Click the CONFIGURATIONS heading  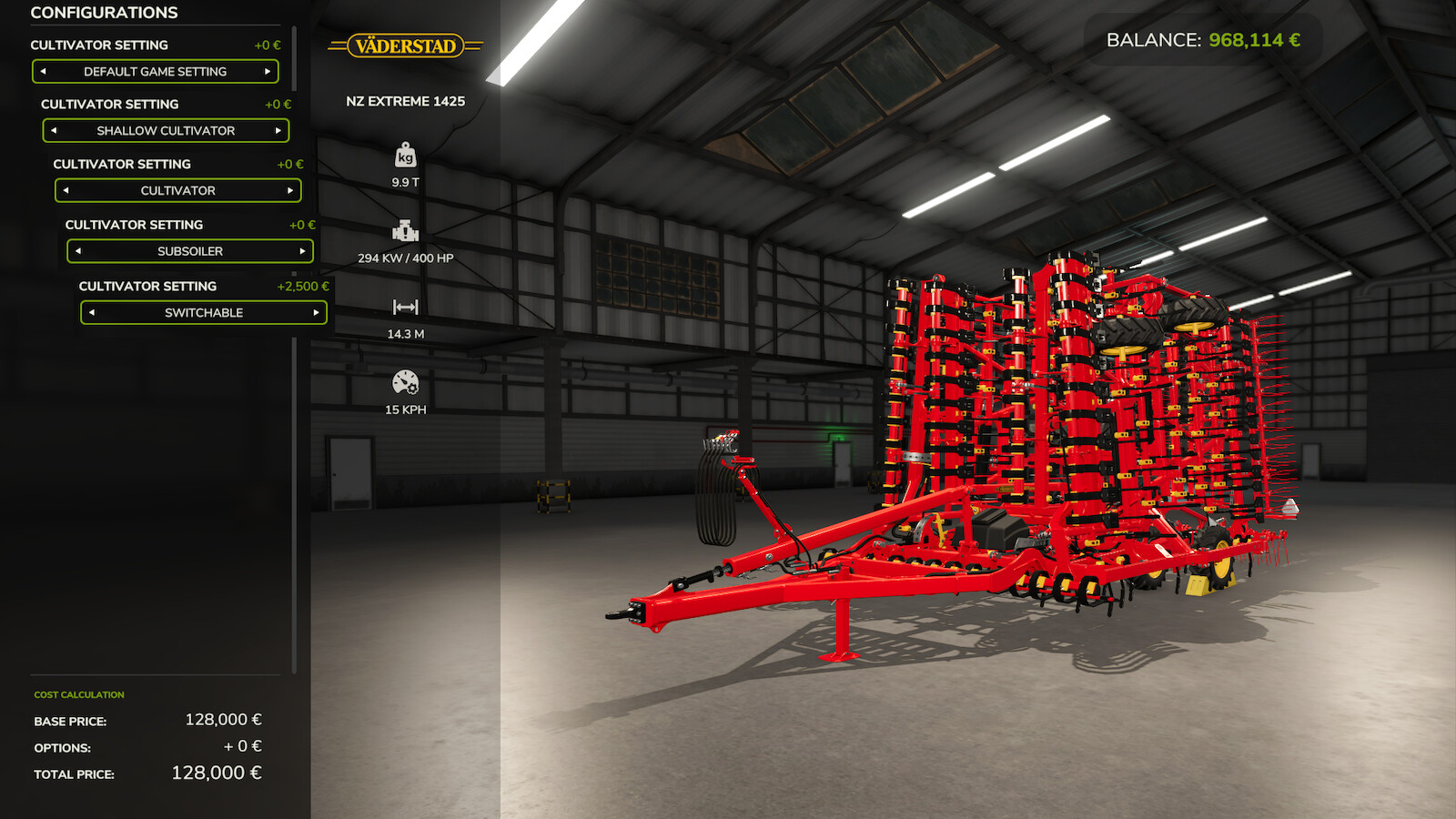click(x=103, y=13)
